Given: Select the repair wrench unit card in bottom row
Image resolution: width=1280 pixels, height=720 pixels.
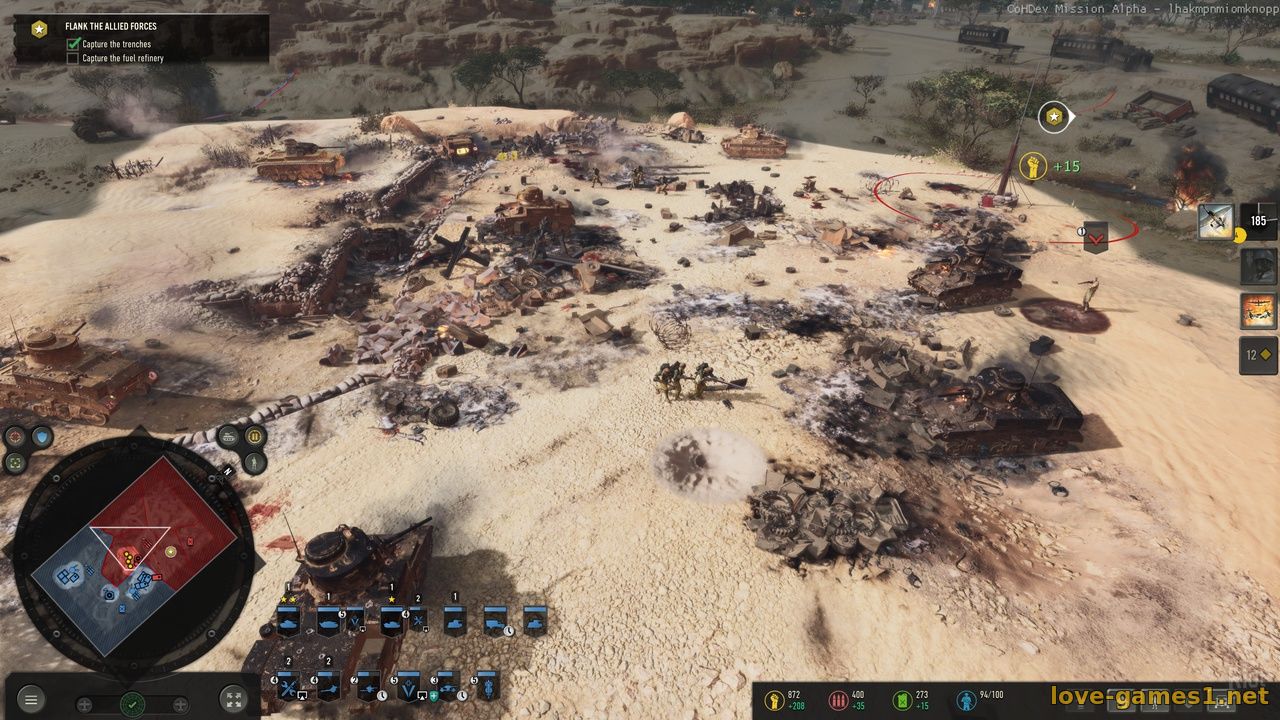Looking at the screenshot, I should (289, 687).
